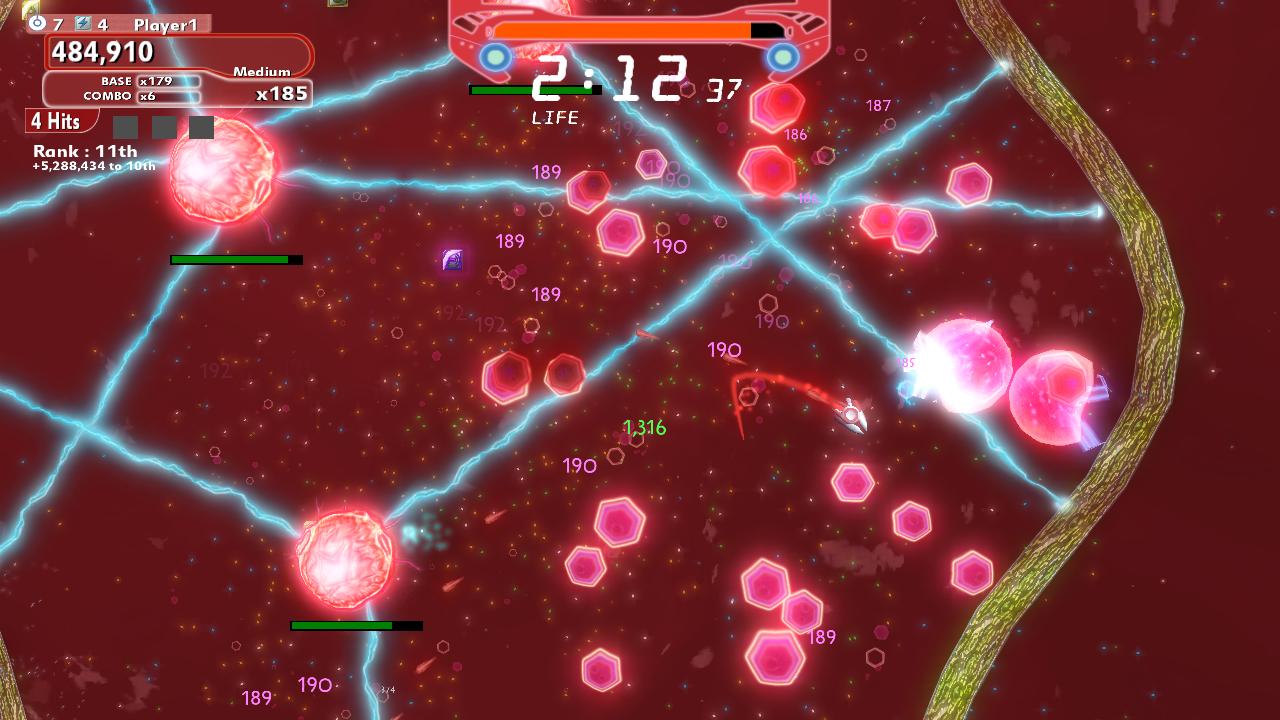Toggle the first gray hit square
The width and height of the screenshot is (1280, 720).
pos(126,125)
